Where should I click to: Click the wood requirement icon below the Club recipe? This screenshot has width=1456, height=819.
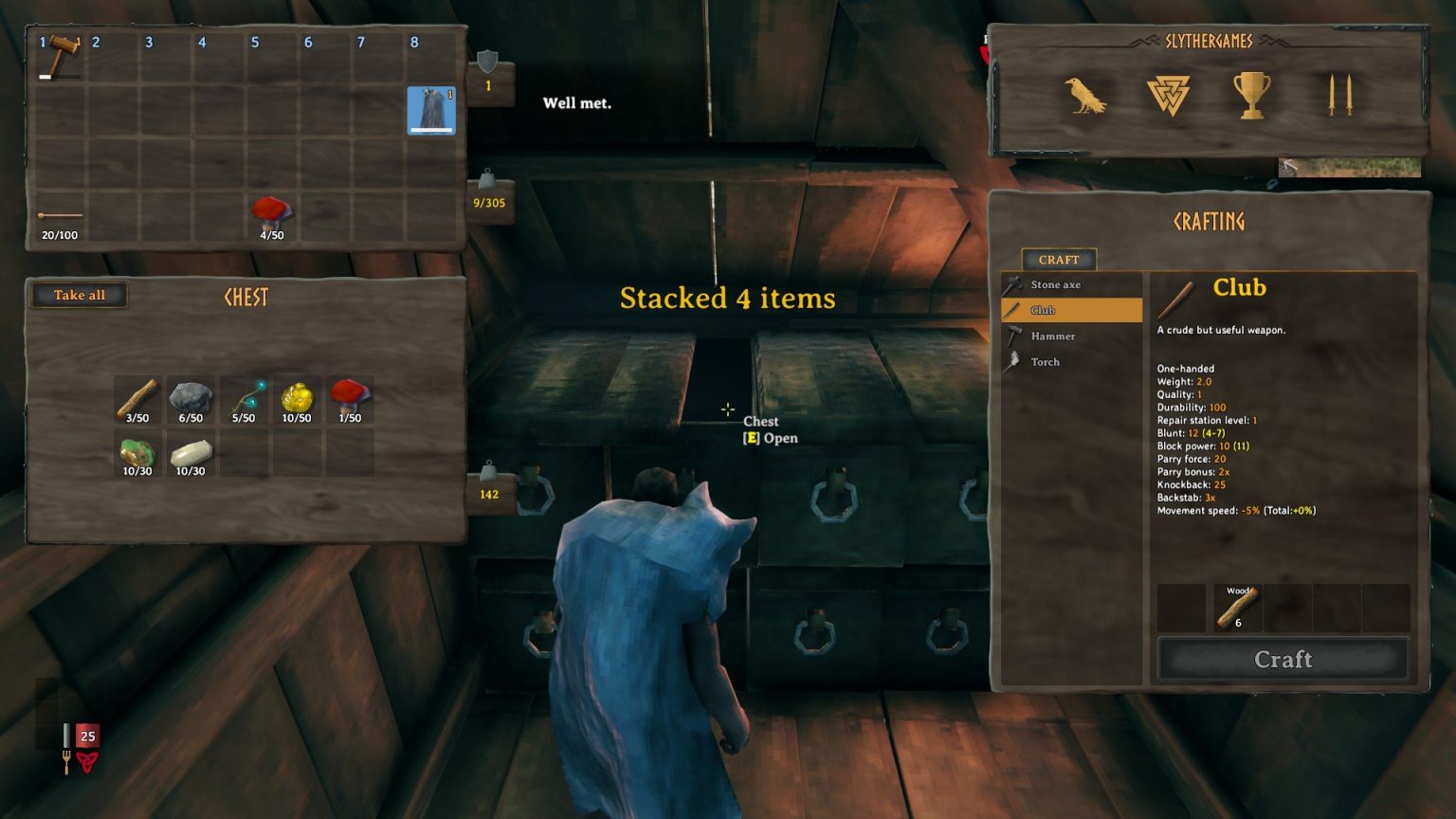click(x=1237, y=608)
